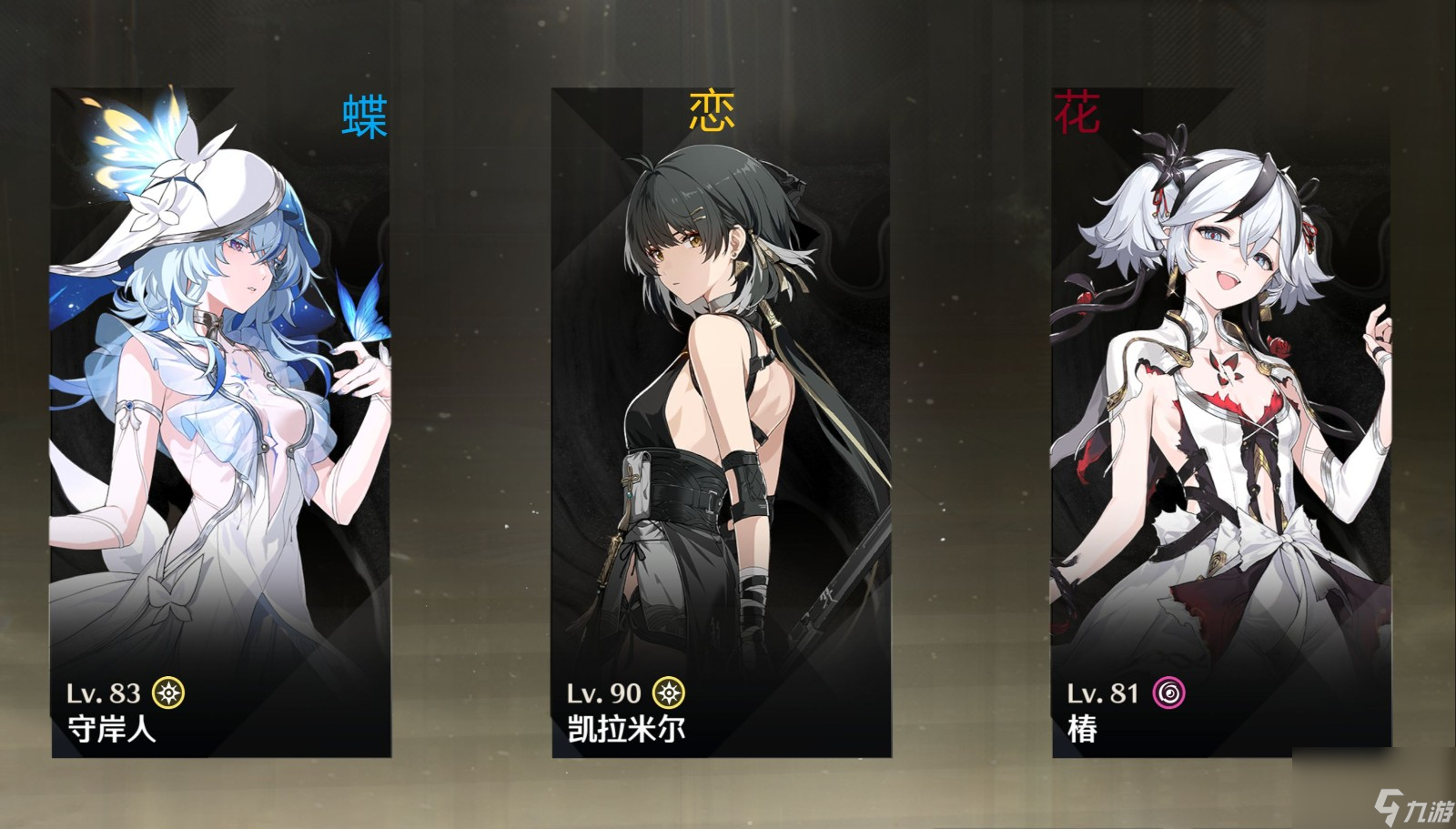Select the 守岸人 character card
This screenshot has width=1456, height=829.
(220, 423)
